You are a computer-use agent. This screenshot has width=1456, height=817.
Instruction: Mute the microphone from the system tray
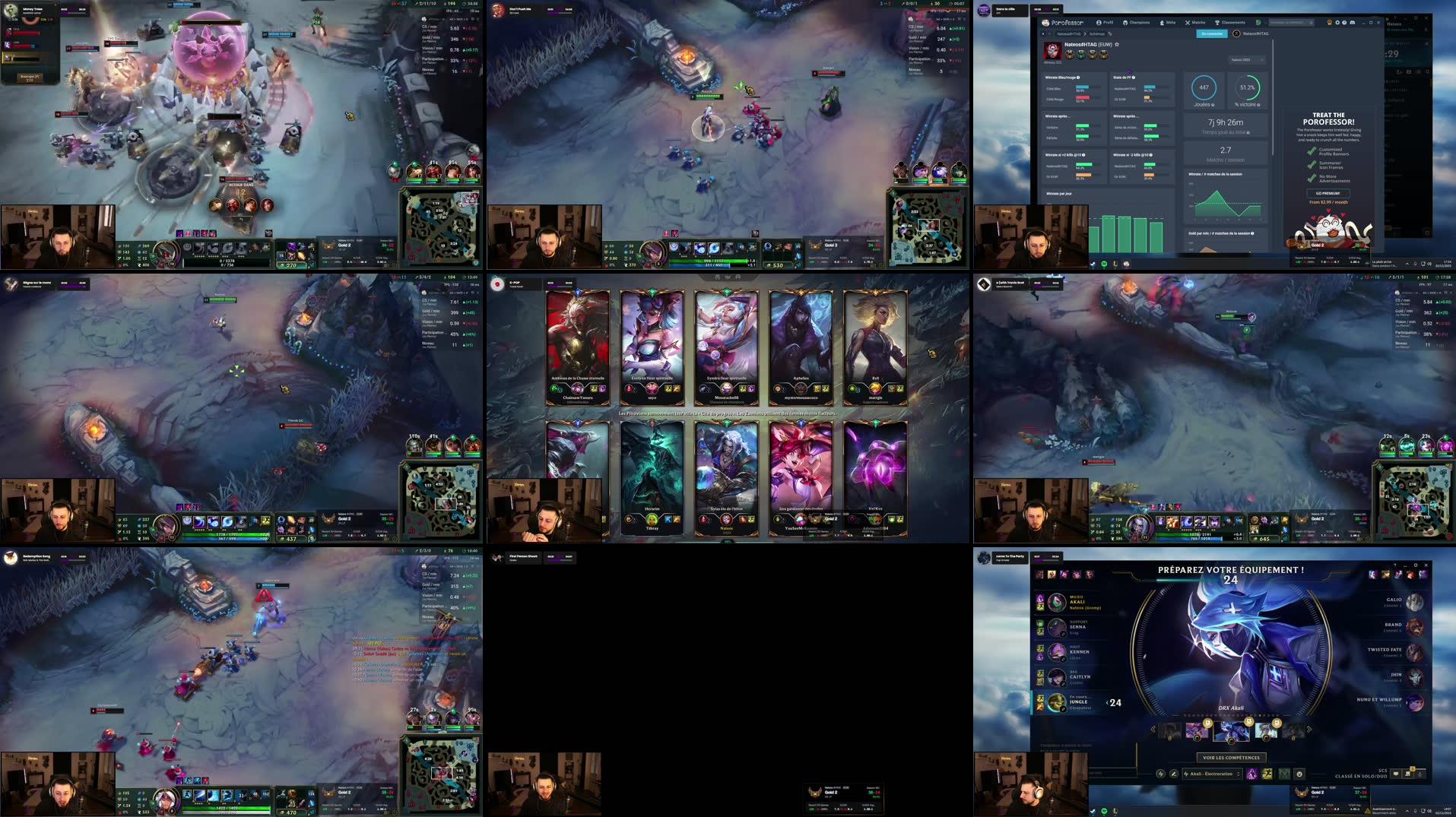1415,811
